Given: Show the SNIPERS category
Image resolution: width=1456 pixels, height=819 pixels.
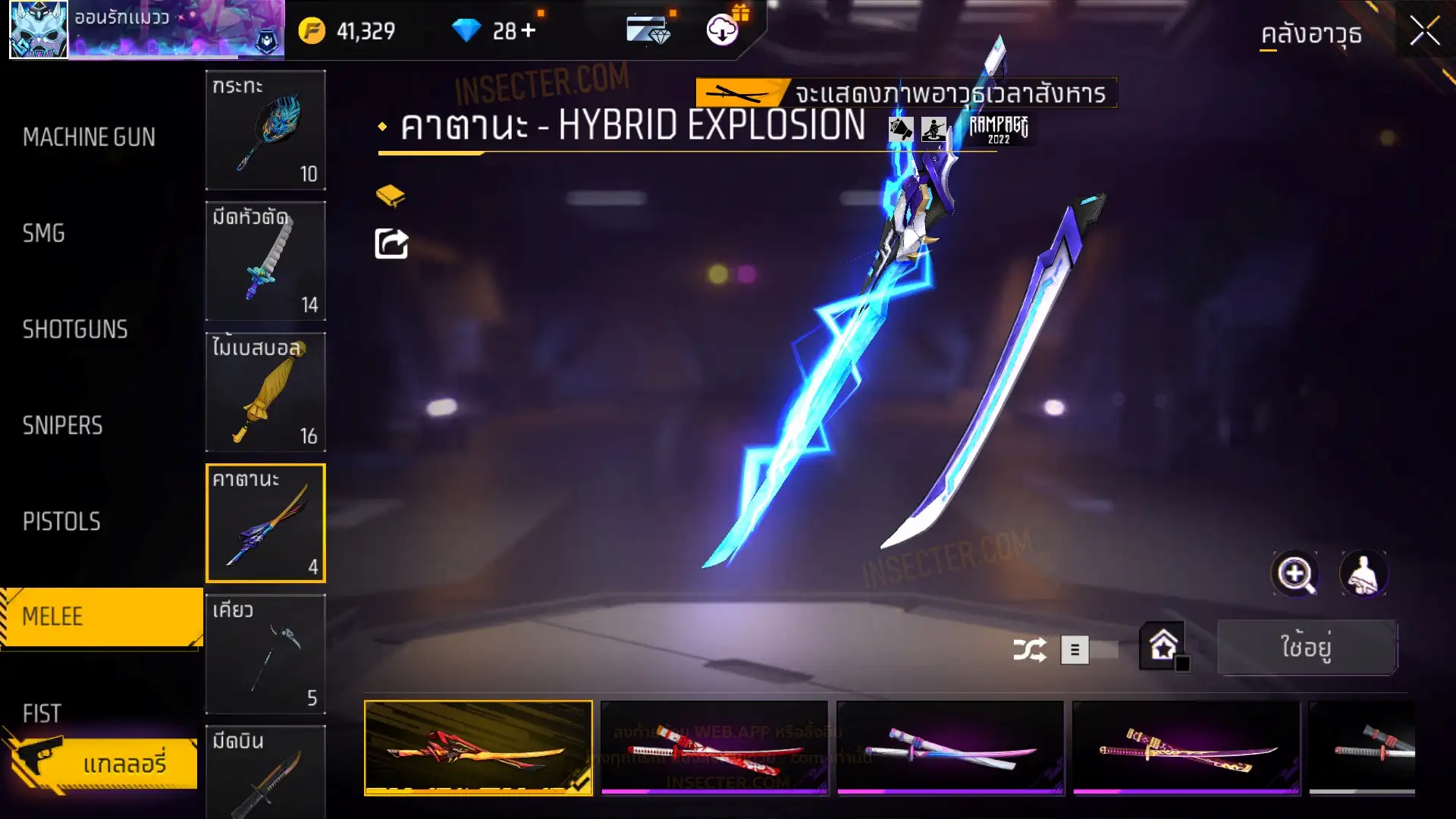Looking at the screenshot, I should (x=62, y=426).
